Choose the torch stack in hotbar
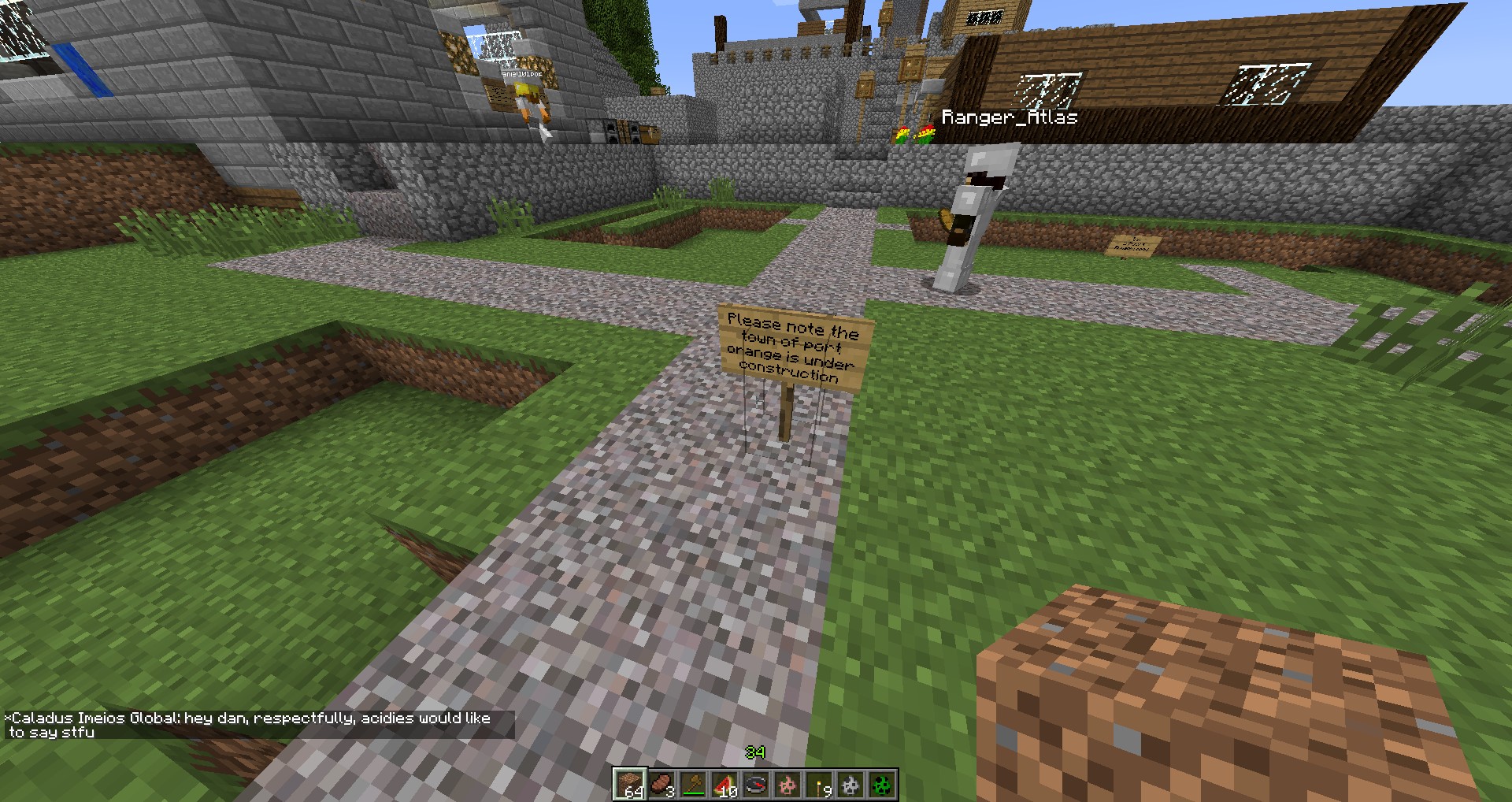This screenshot has width=1512, height=802. (819, 785)
